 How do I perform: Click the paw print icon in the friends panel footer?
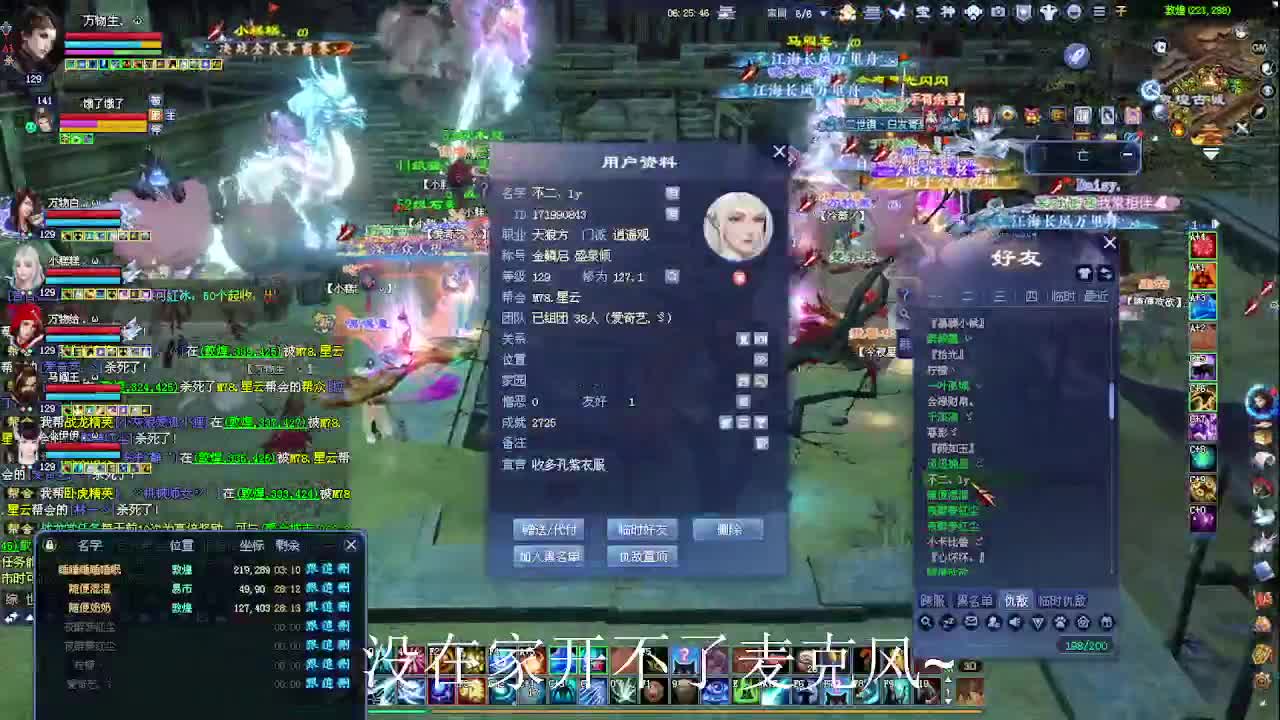click(x=1061, y=622)
